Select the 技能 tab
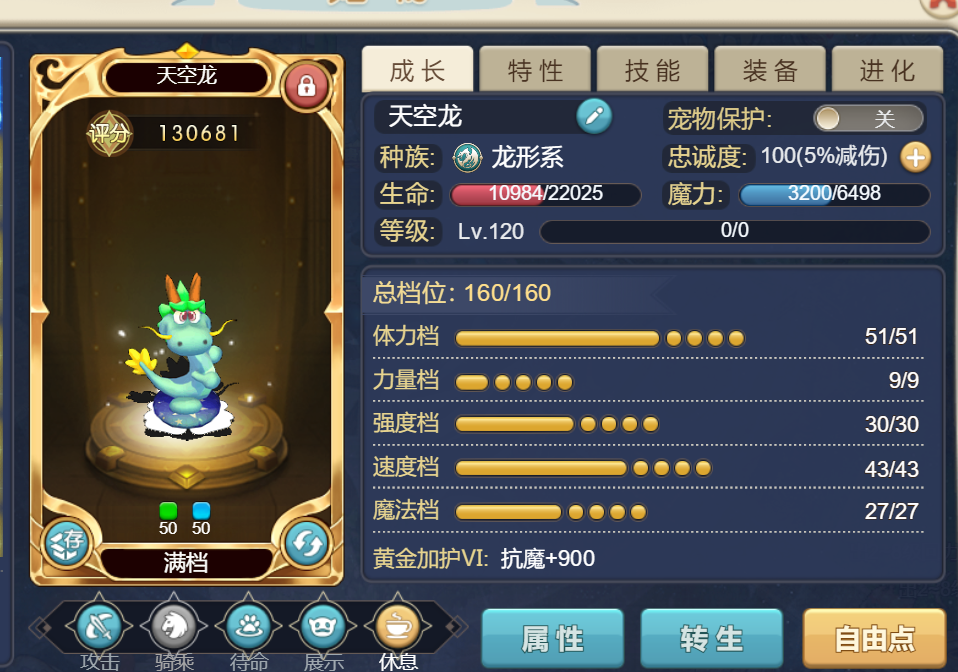 click(x=652, y=70)
